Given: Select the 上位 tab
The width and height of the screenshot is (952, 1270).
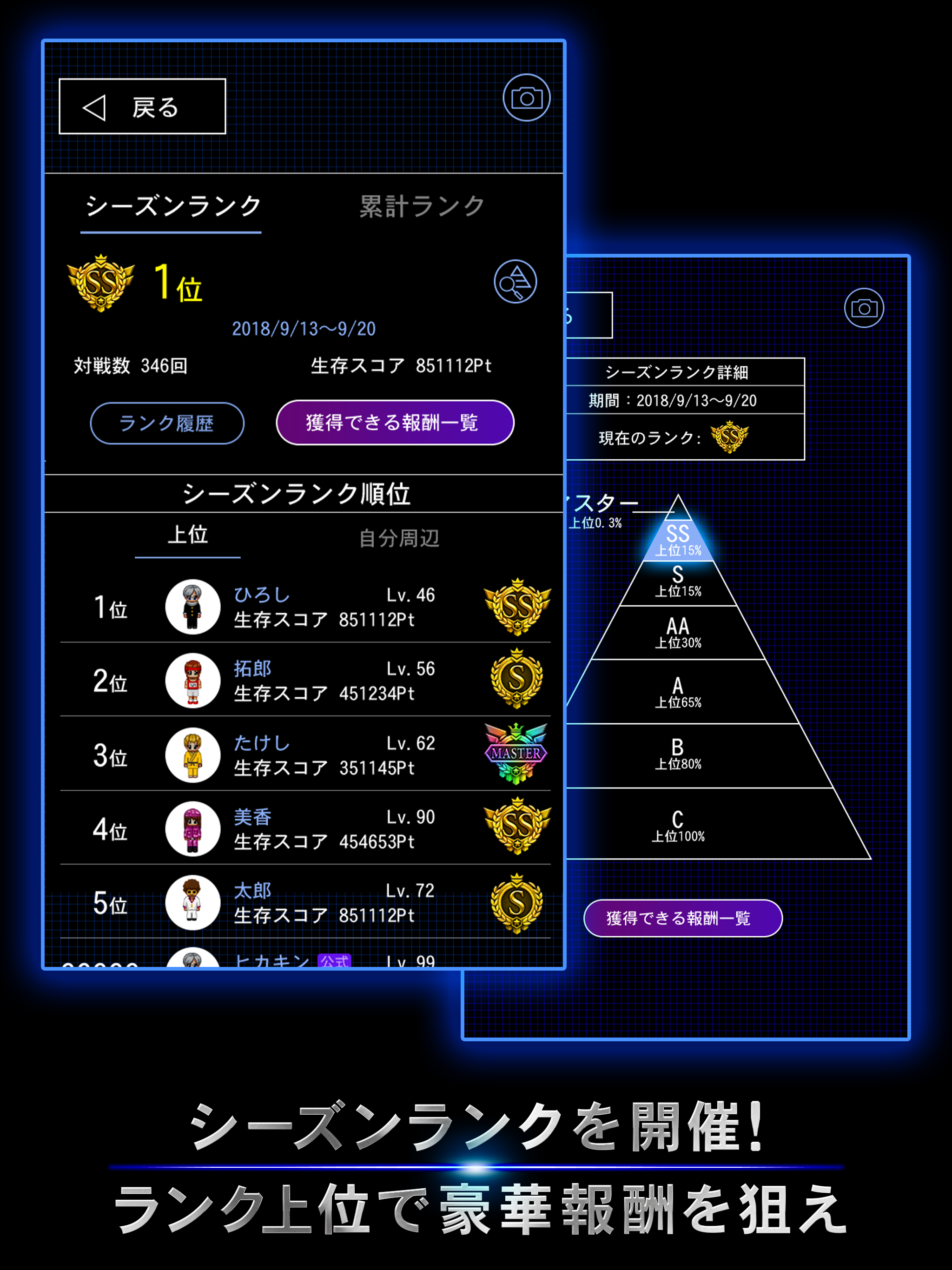Looking at the screenshot, I should click(x=188, y=535).
